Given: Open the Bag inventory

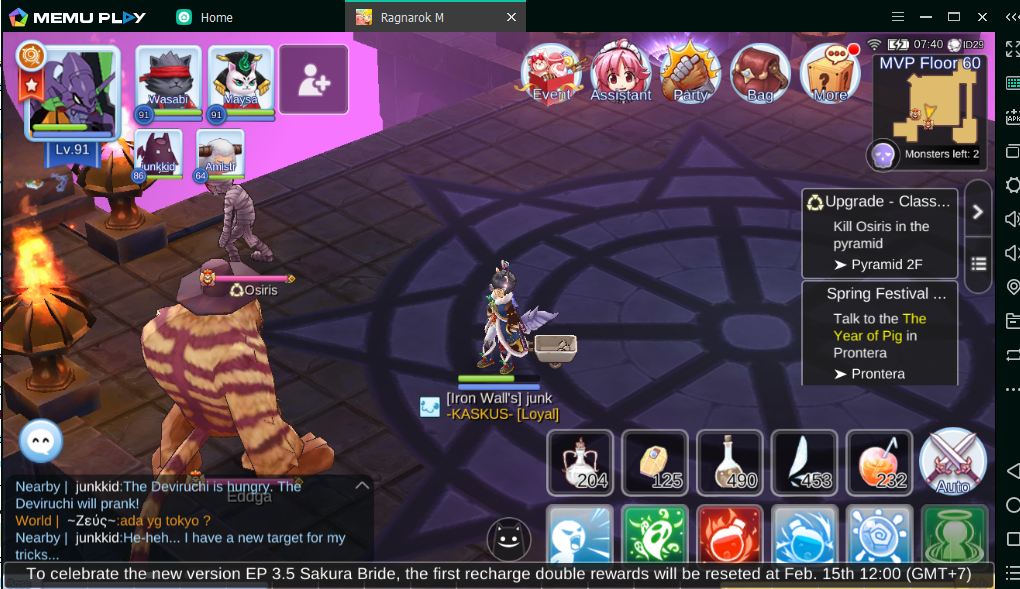Looking at the screenshot, I should (x=760, y=72).
